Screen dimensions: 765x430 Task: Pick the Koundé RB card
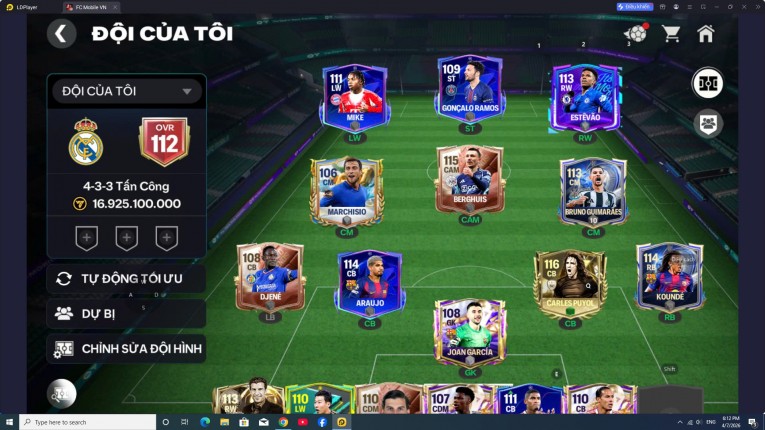pyautogui.click(x=669, y=276)
